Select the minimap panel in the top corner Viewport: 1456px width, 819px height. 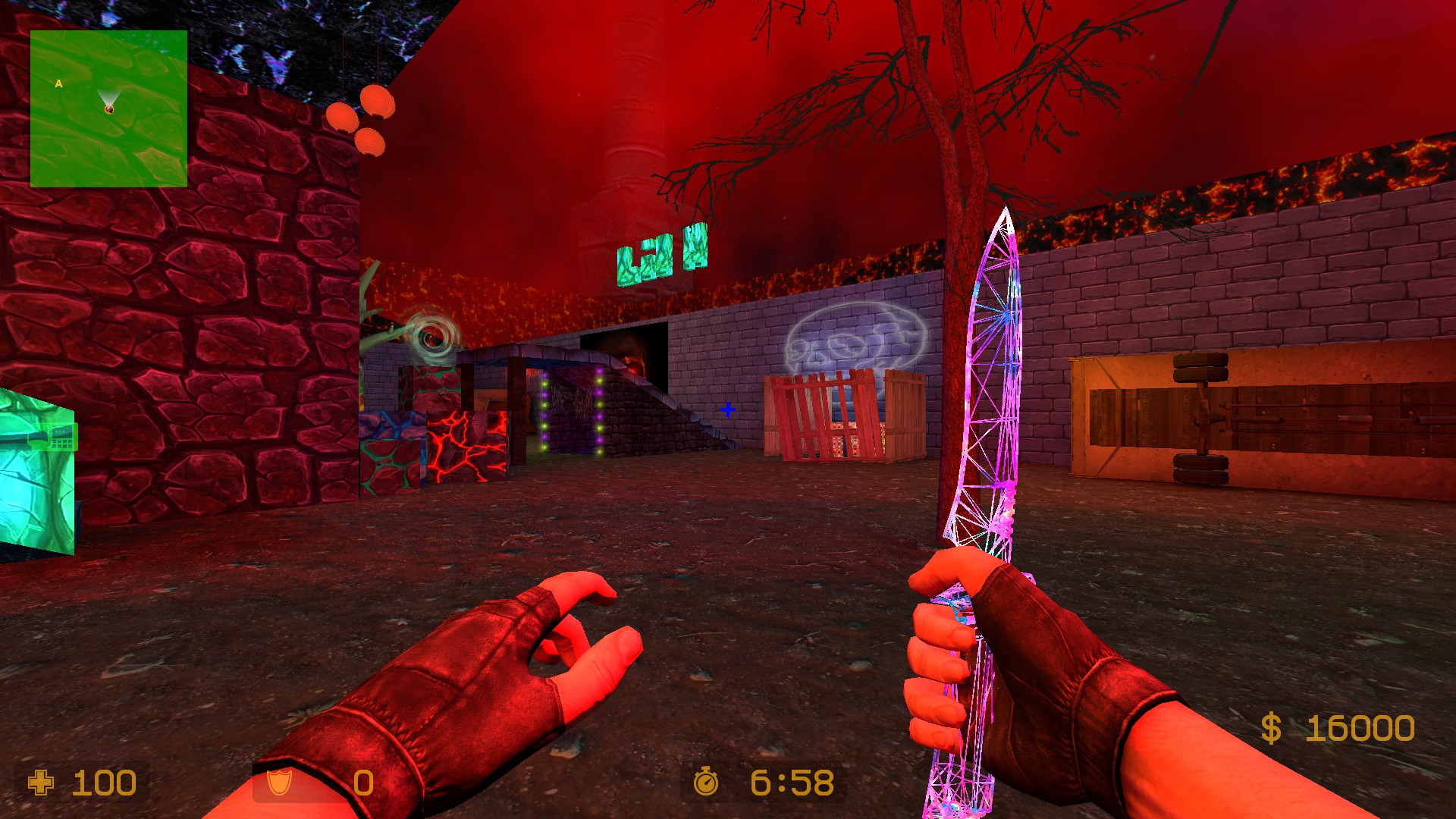tap(108, 107)
